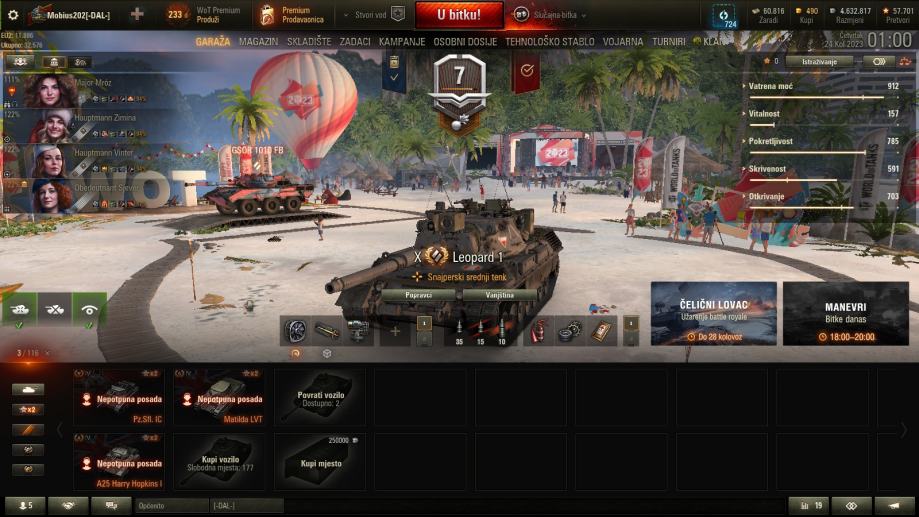Open the Slučajna bitka mode dropdown
The width and height of the screenshot is (919, 517).
click(549, 15)
